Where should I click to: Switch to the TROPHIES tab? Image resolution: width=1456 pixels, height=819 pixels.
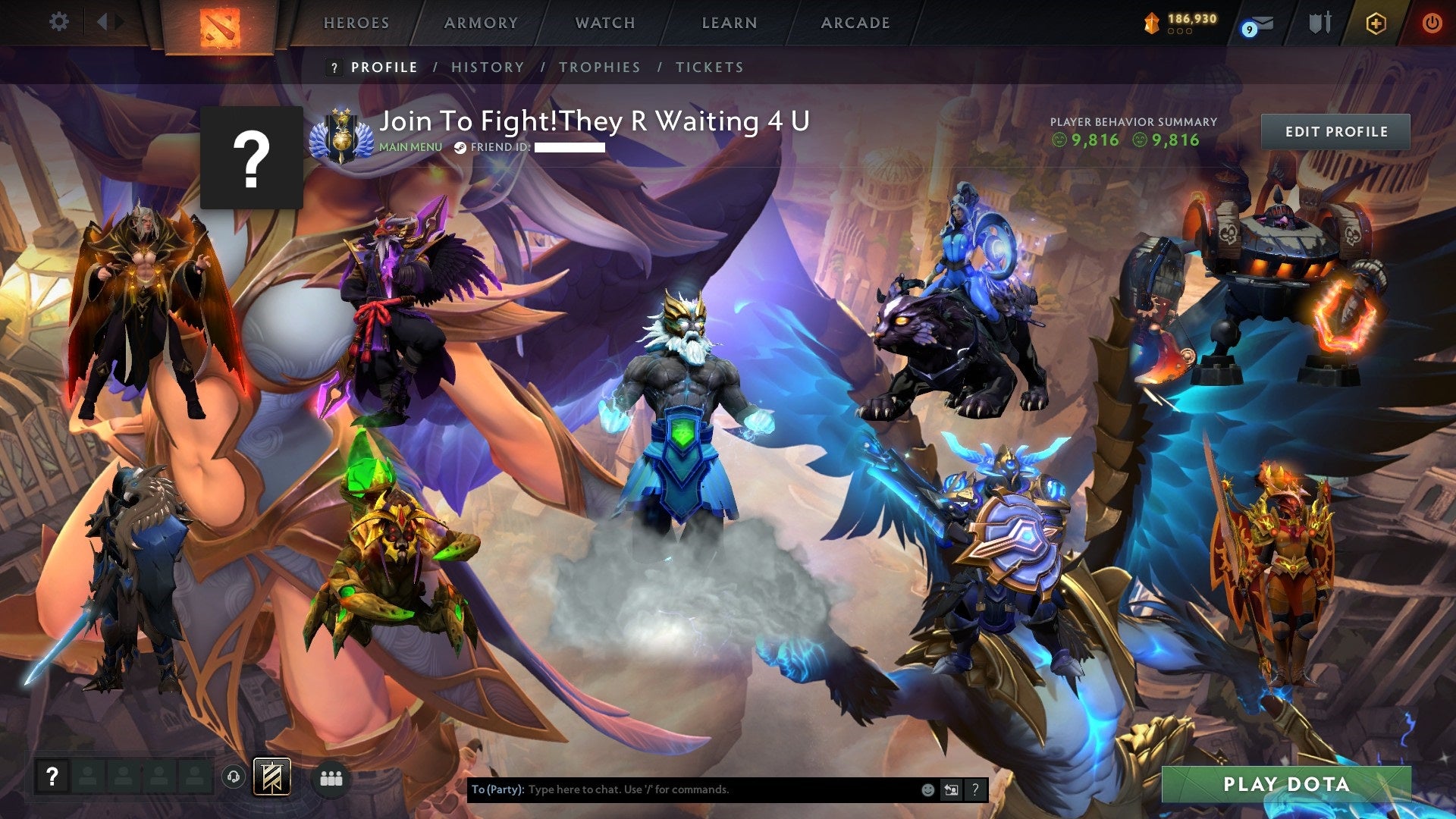pyautogui.click(x=600, y=67)
